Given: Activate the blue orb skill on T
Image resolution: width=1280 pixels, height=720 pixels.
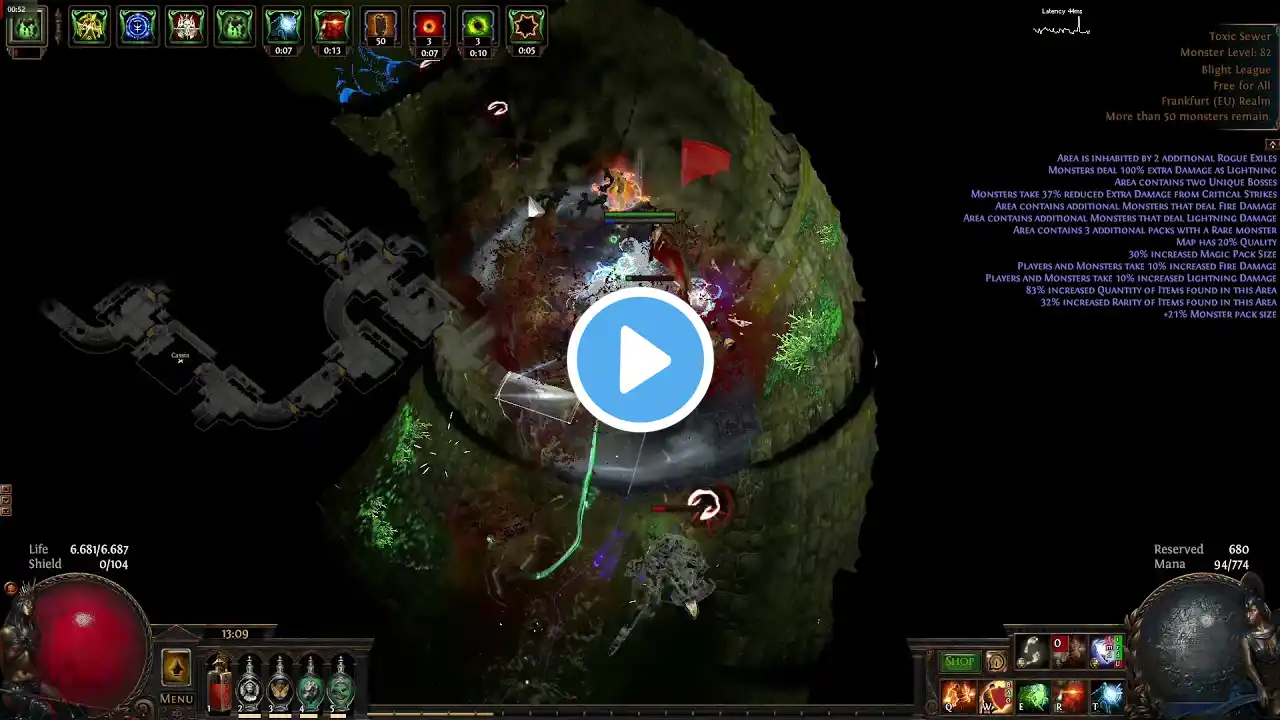Looking at the screenshot, I should click(1107, 696).
